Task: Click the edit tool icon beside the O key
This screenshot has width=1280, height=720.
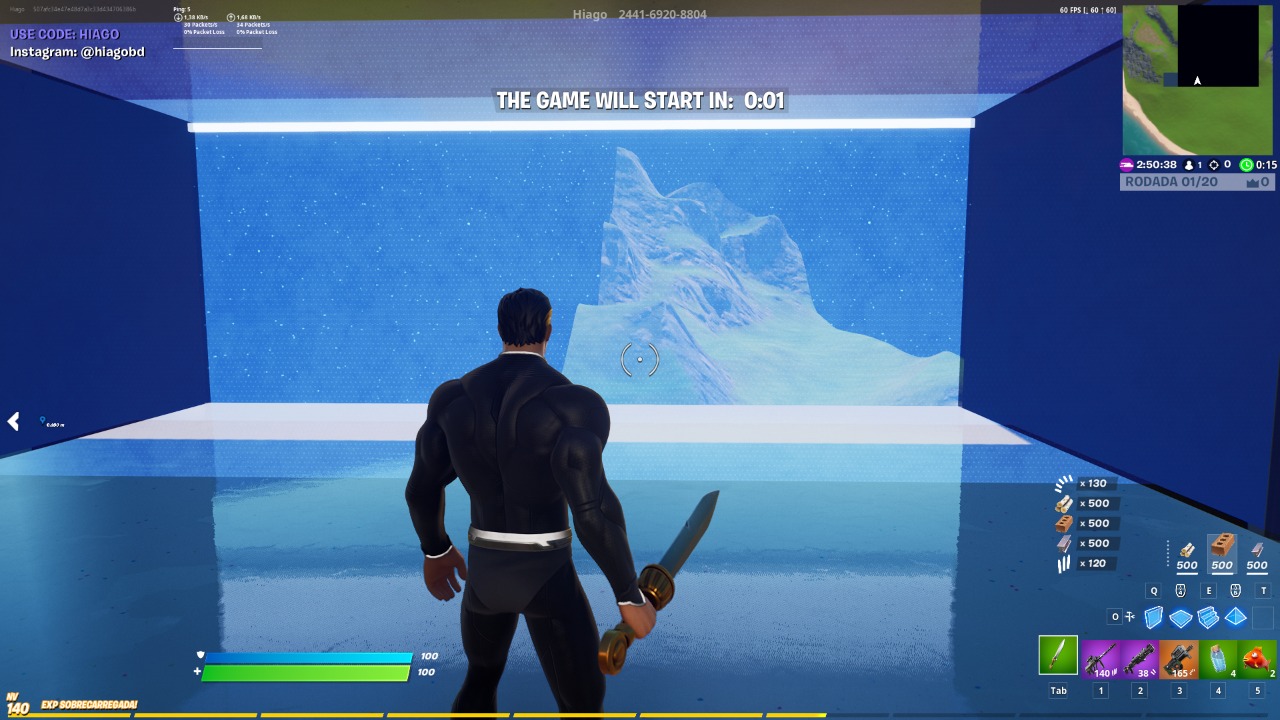Action: pyautogui.click(x=1130, y=616)
